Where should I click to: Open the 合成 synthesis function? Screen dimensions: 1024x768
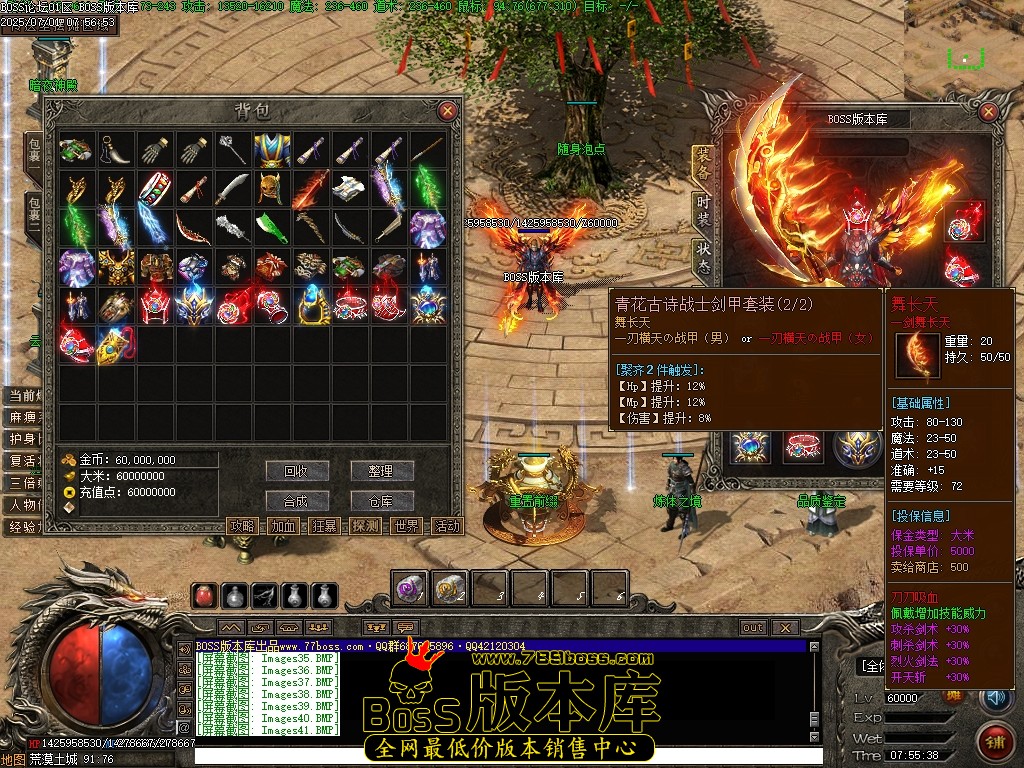297,501
